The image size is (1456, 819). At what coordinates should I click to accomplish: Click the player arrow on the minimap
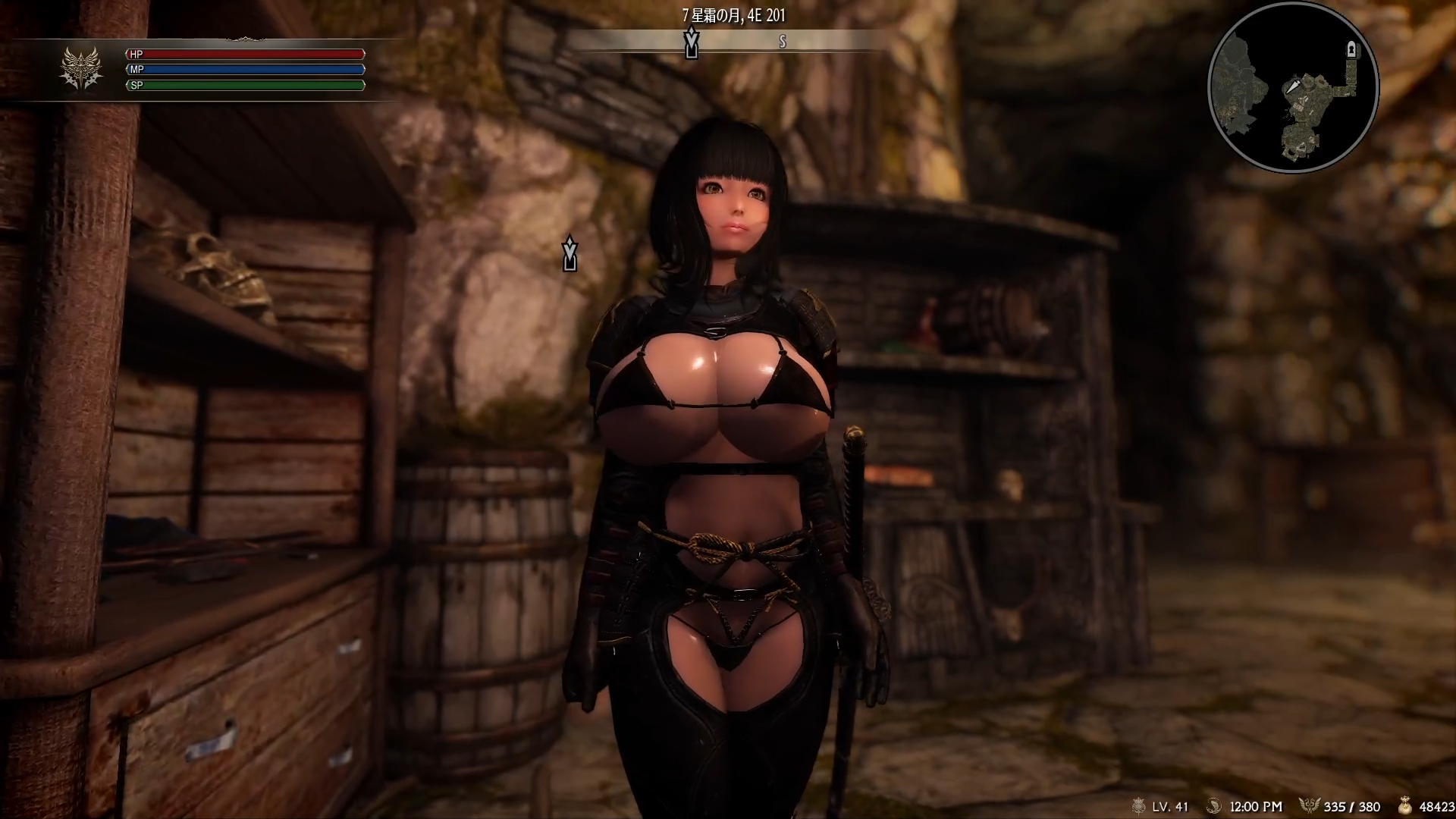pos(1292,88)
